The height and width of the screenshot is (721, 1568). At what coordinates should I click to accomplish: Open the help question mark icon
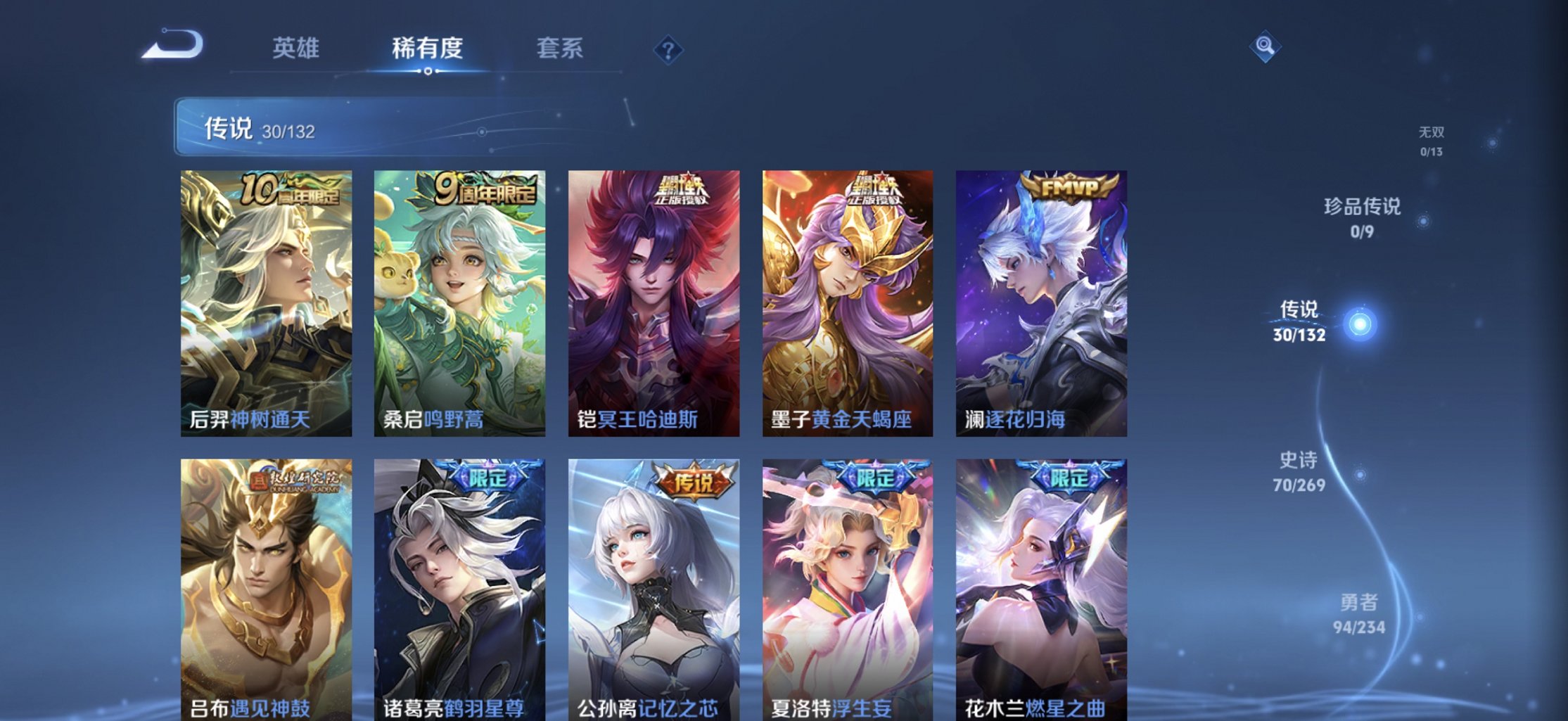668,49
